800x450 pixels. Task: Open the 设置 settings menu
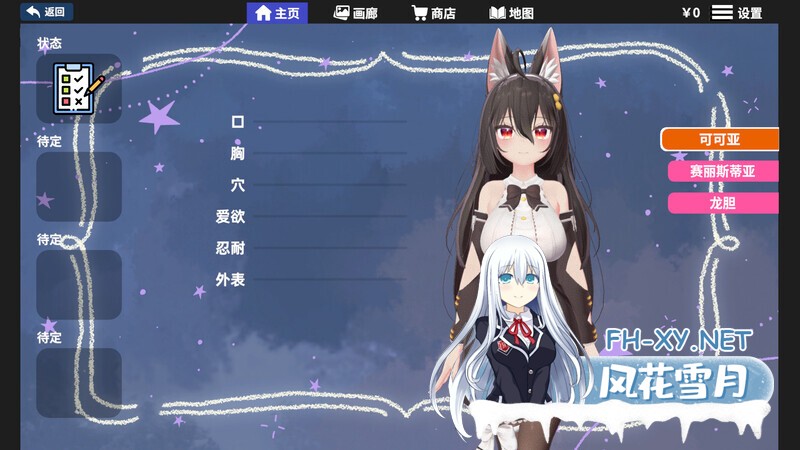point(737,13)
